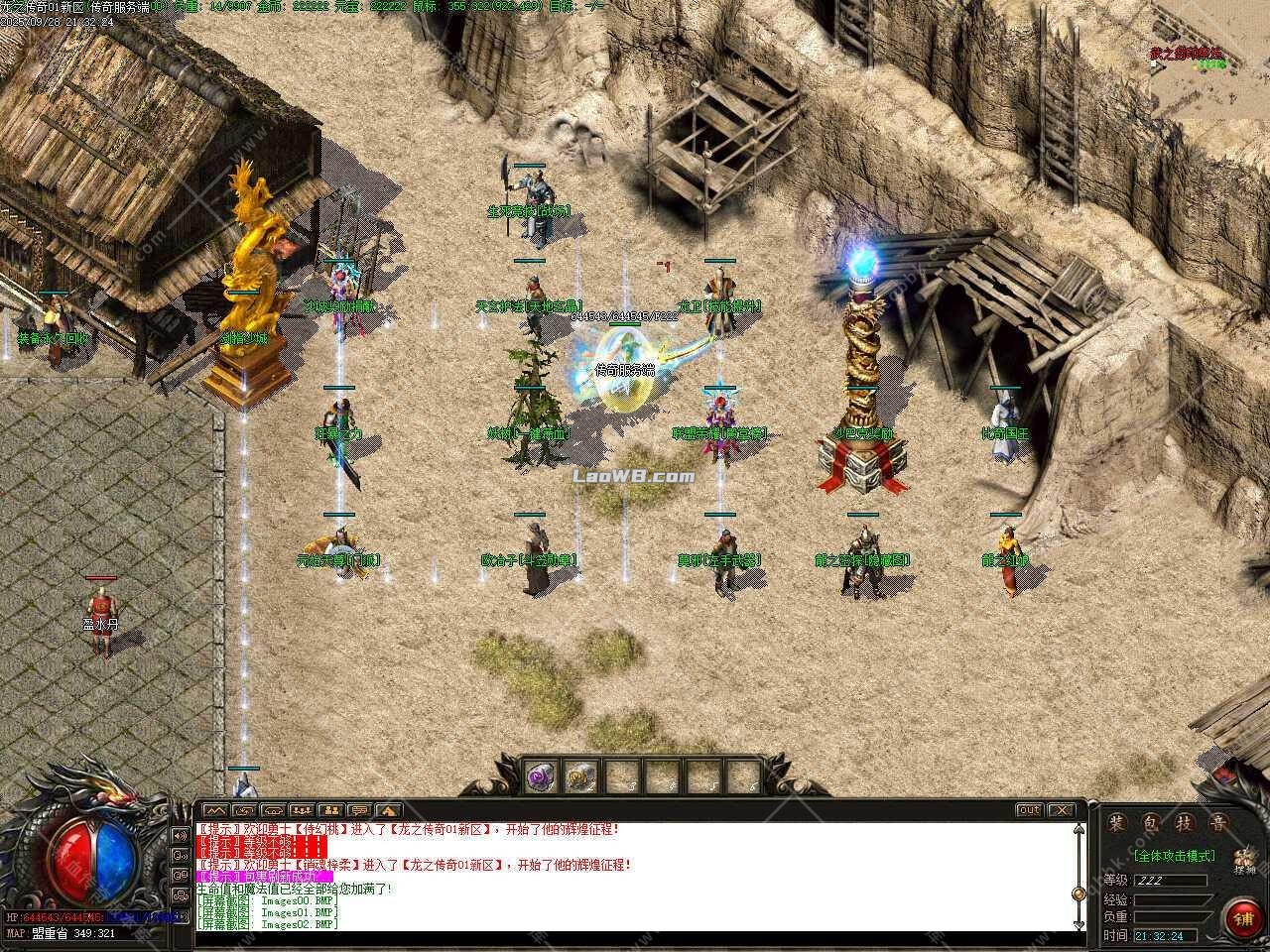
Task: Select the two-figure chat button
Action: coord(331,810)
